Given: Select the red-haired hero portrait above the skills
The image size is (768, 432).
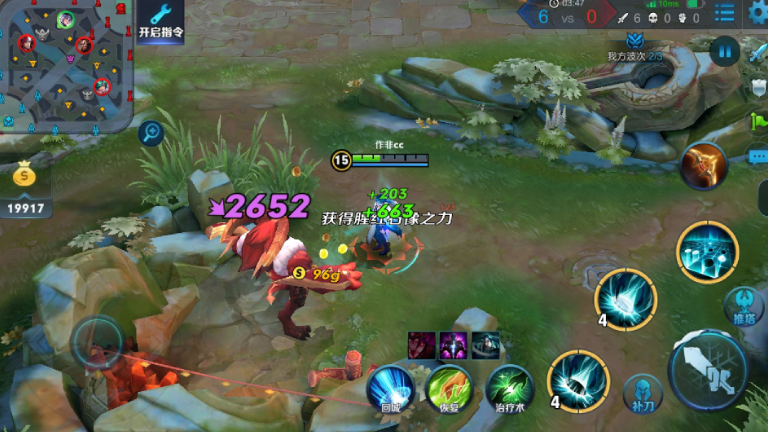Looking at the screenshot, I should coord(421,346).
